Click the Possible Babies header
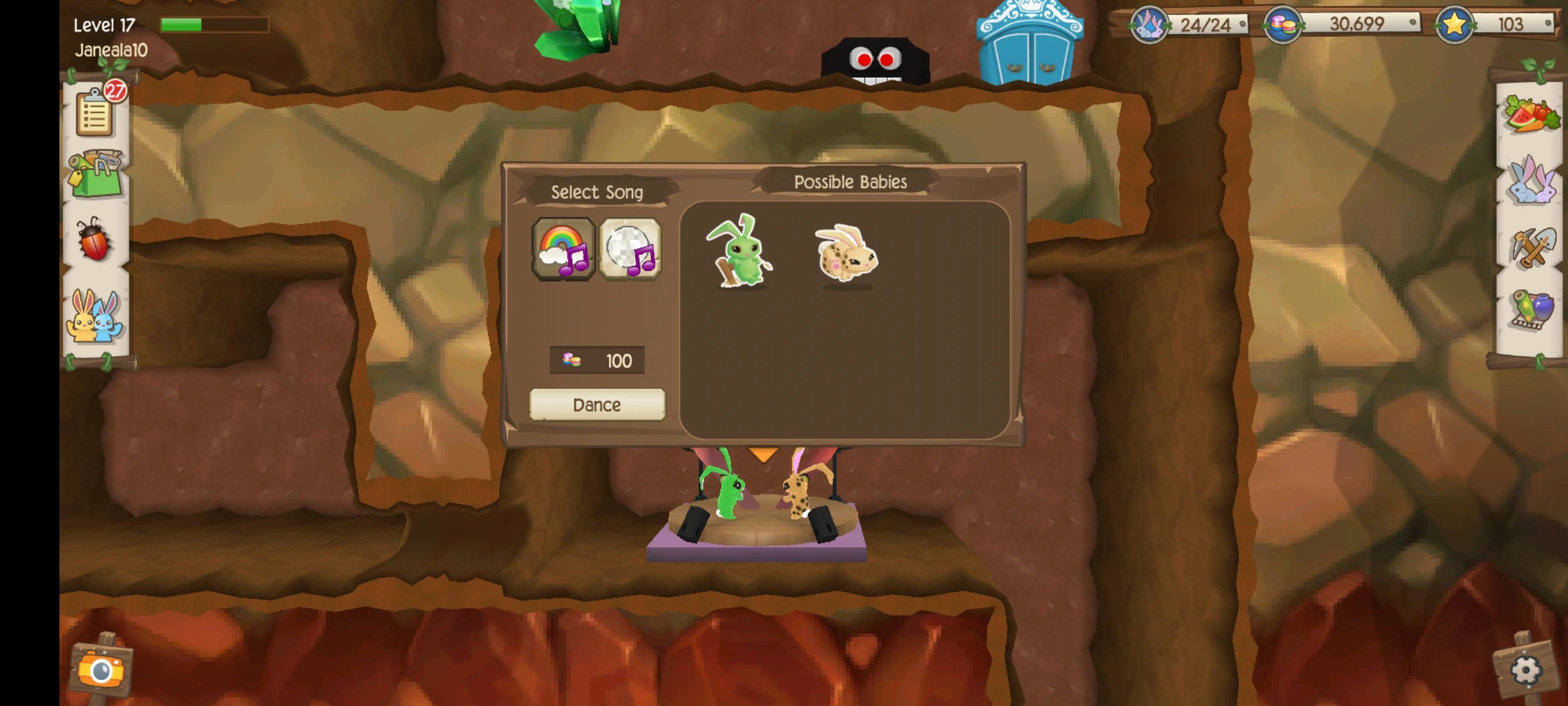Image resolution: width=1568 pixels, height=706 pixels. (850, 182)
